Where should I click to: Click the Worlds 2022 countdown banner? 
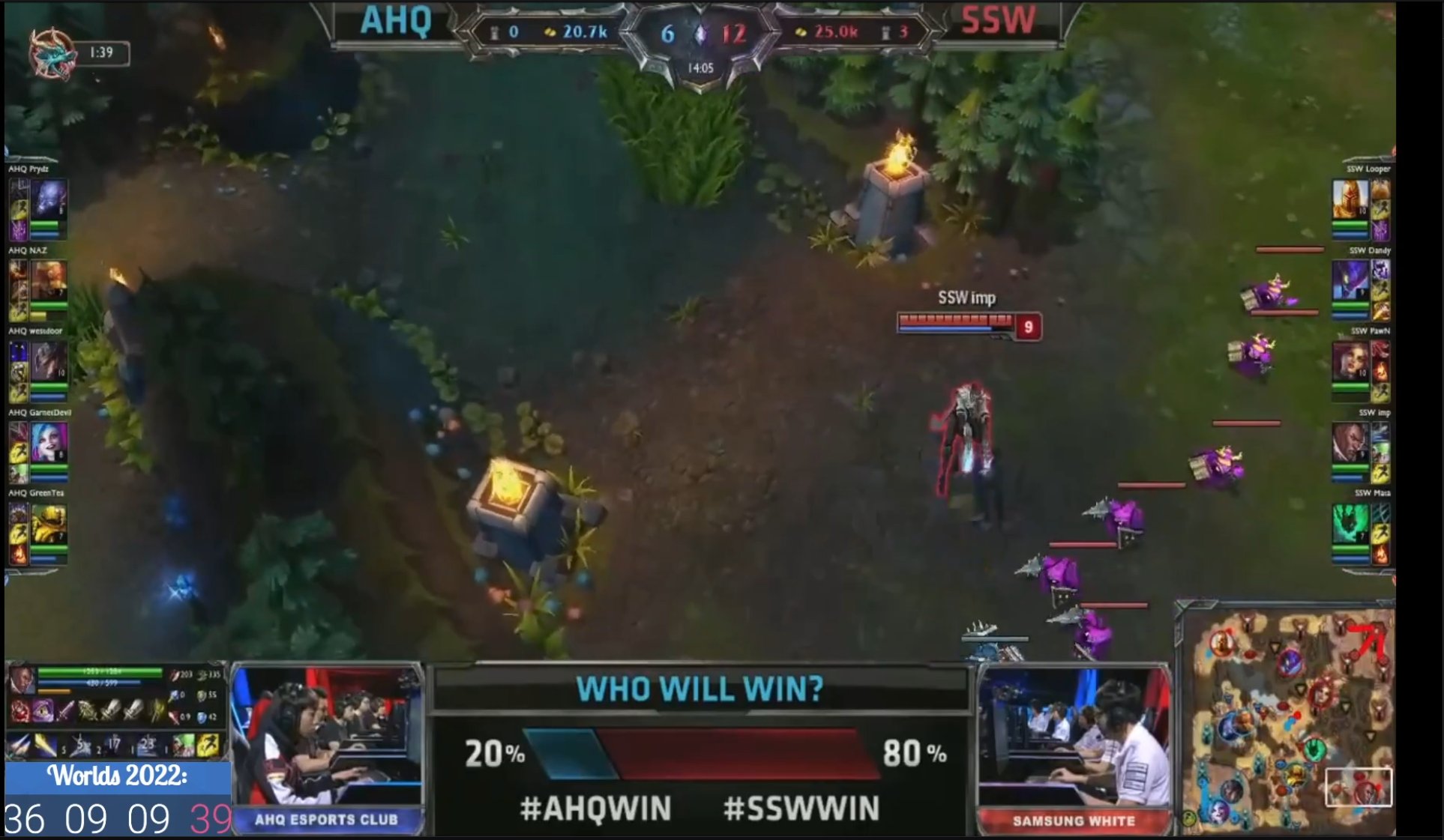pos(116,776)
